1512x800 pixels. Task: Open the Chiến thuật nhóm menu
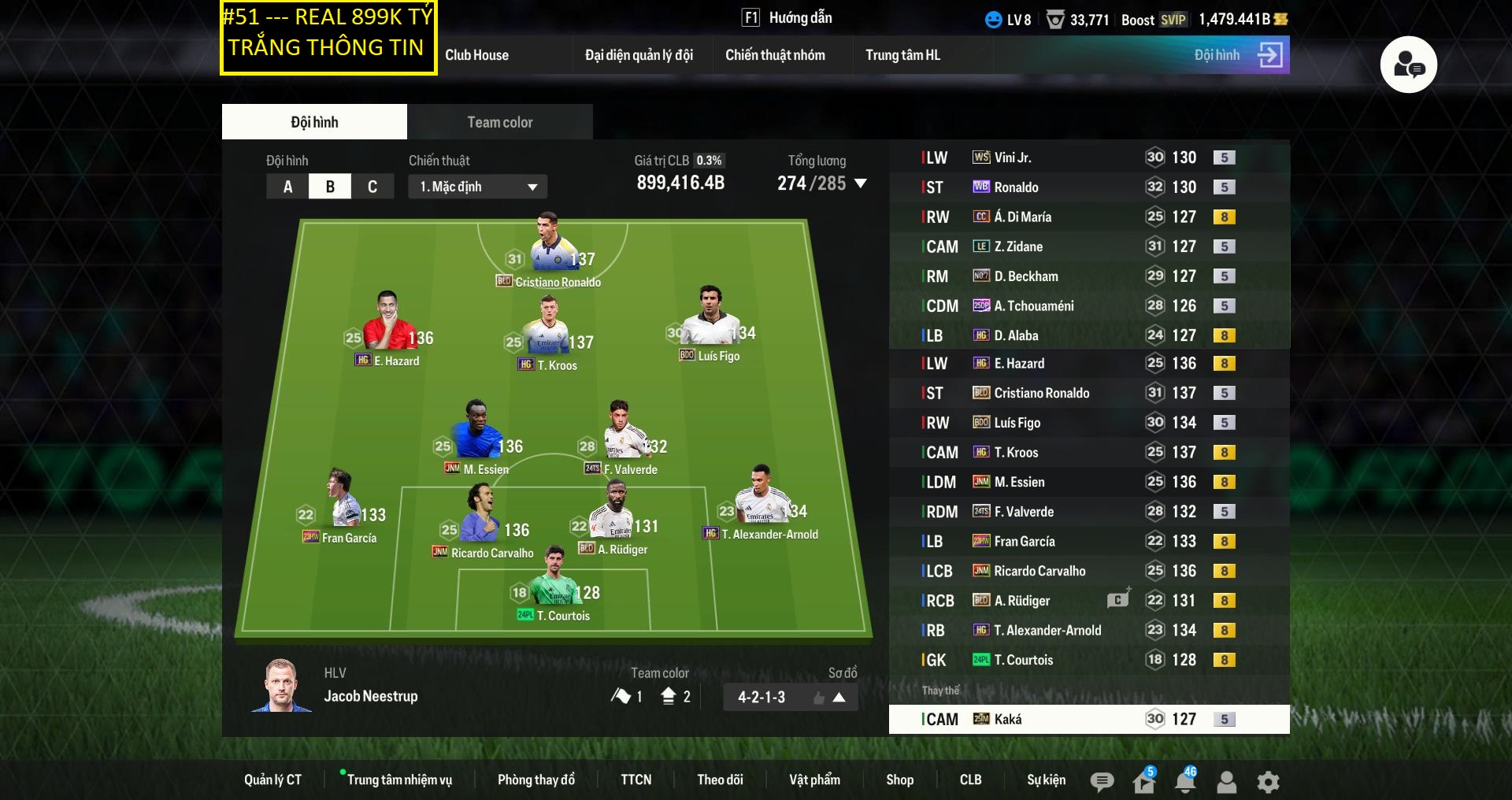[776, 55]
